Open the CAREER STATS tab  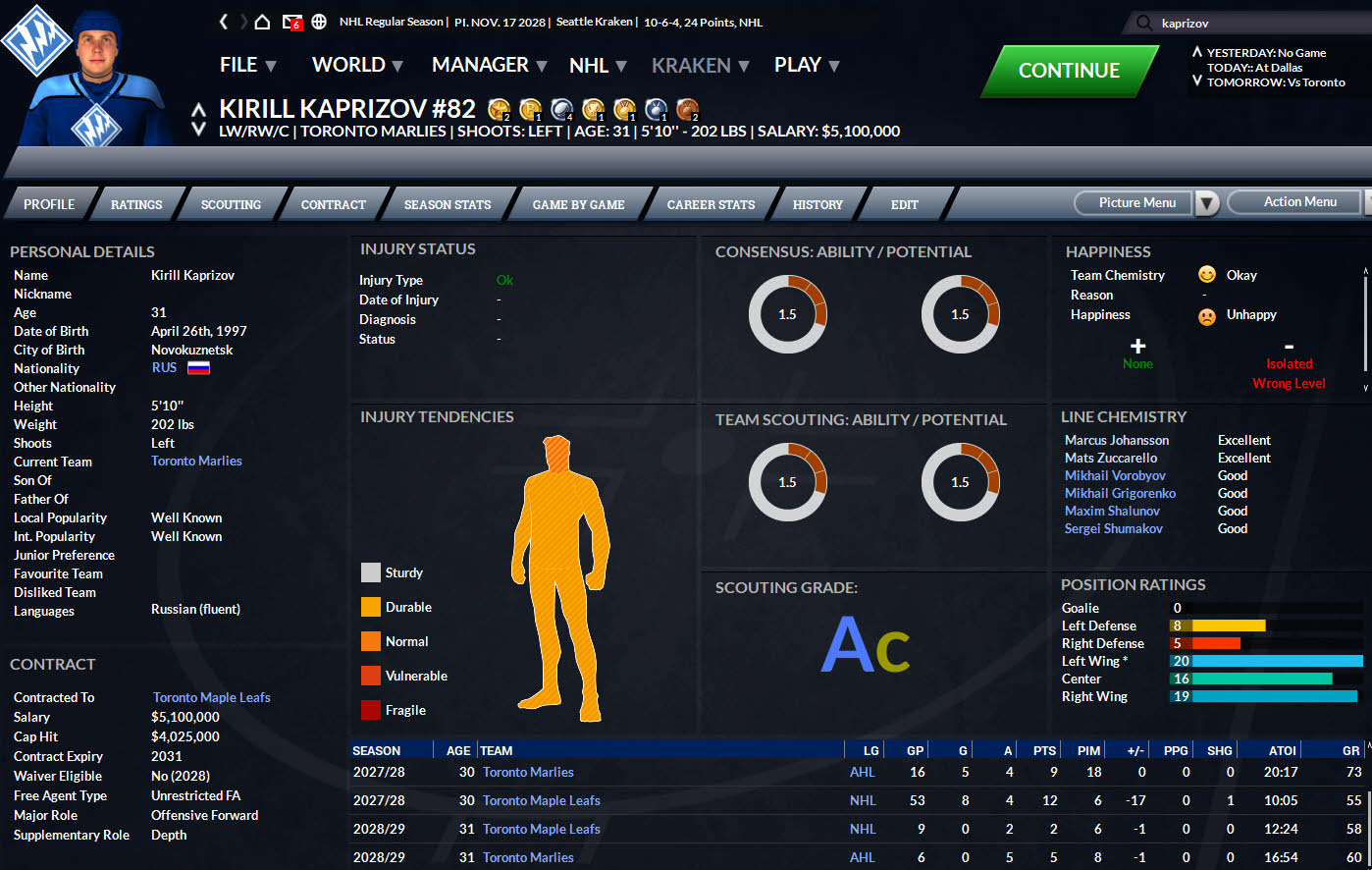711,205
